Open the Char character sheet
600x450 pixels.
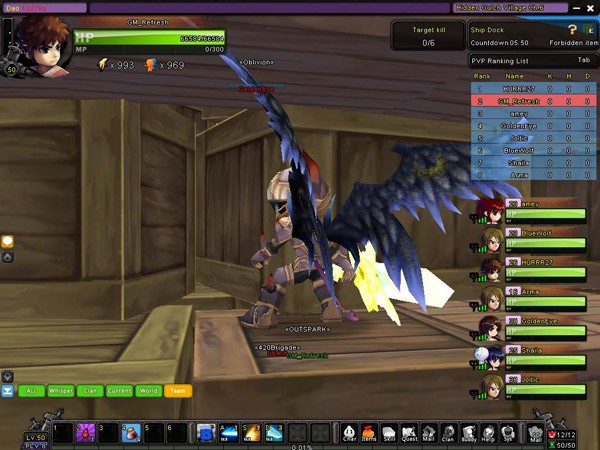(350, 432)
